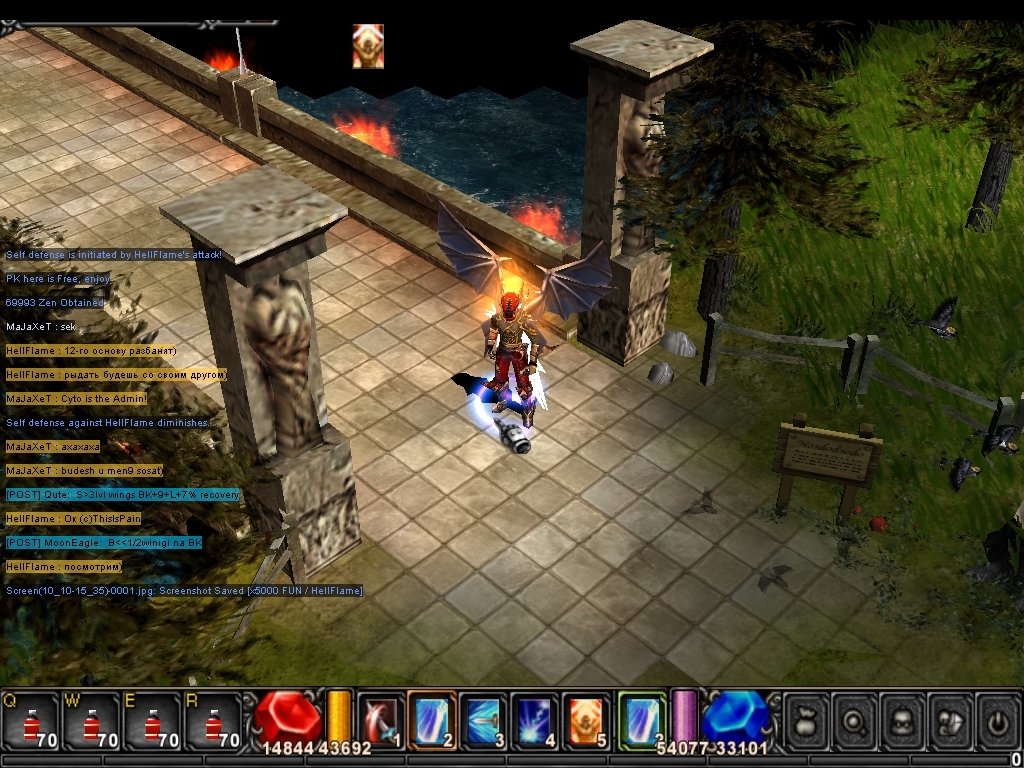Use the health potion in slot E
This screenshot has height=768, width=1024.
[152, 720]
